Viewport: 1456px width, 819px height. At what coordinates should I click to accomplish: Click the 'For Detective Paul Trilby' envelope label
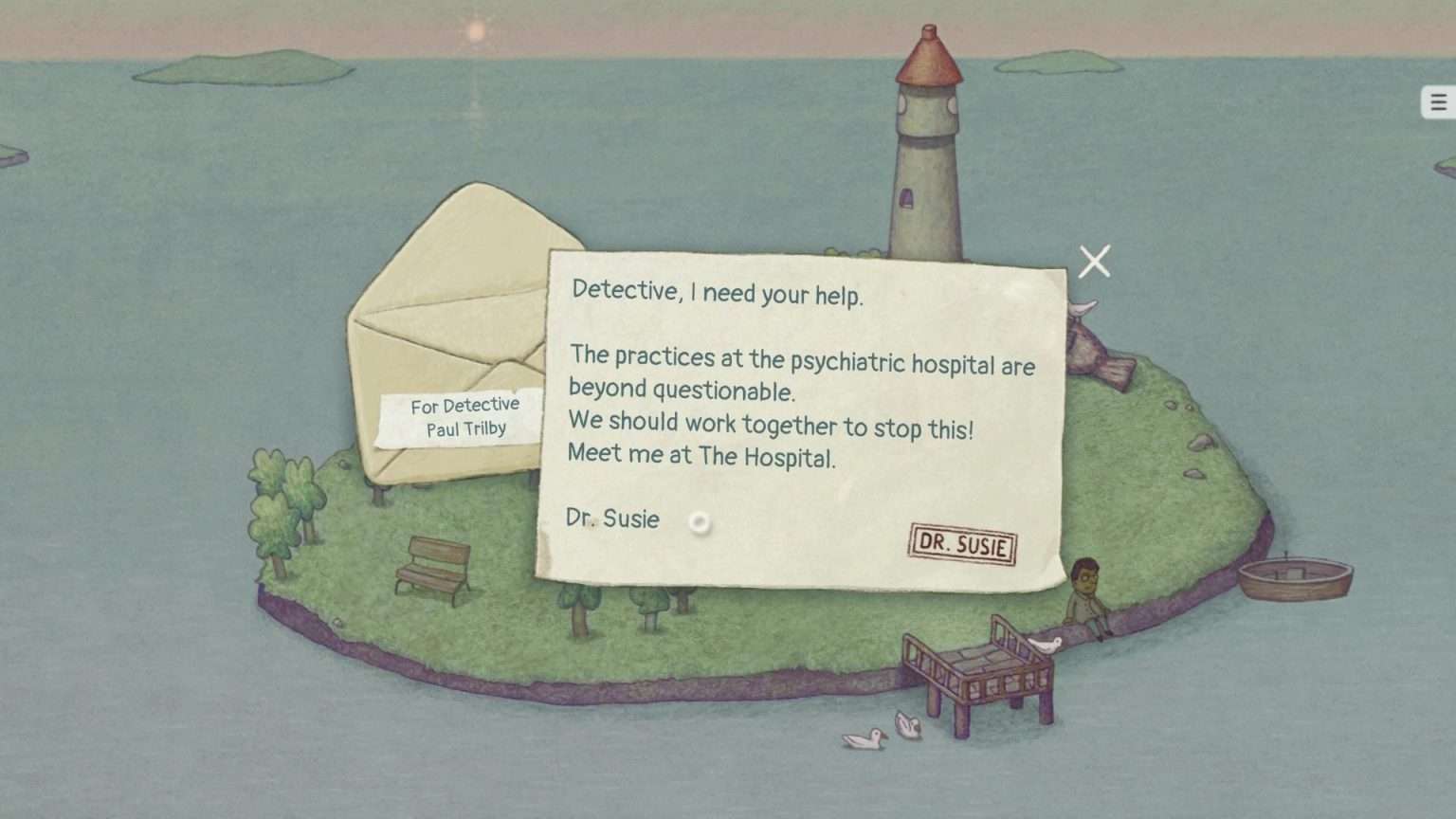click(x=465, y=416)
